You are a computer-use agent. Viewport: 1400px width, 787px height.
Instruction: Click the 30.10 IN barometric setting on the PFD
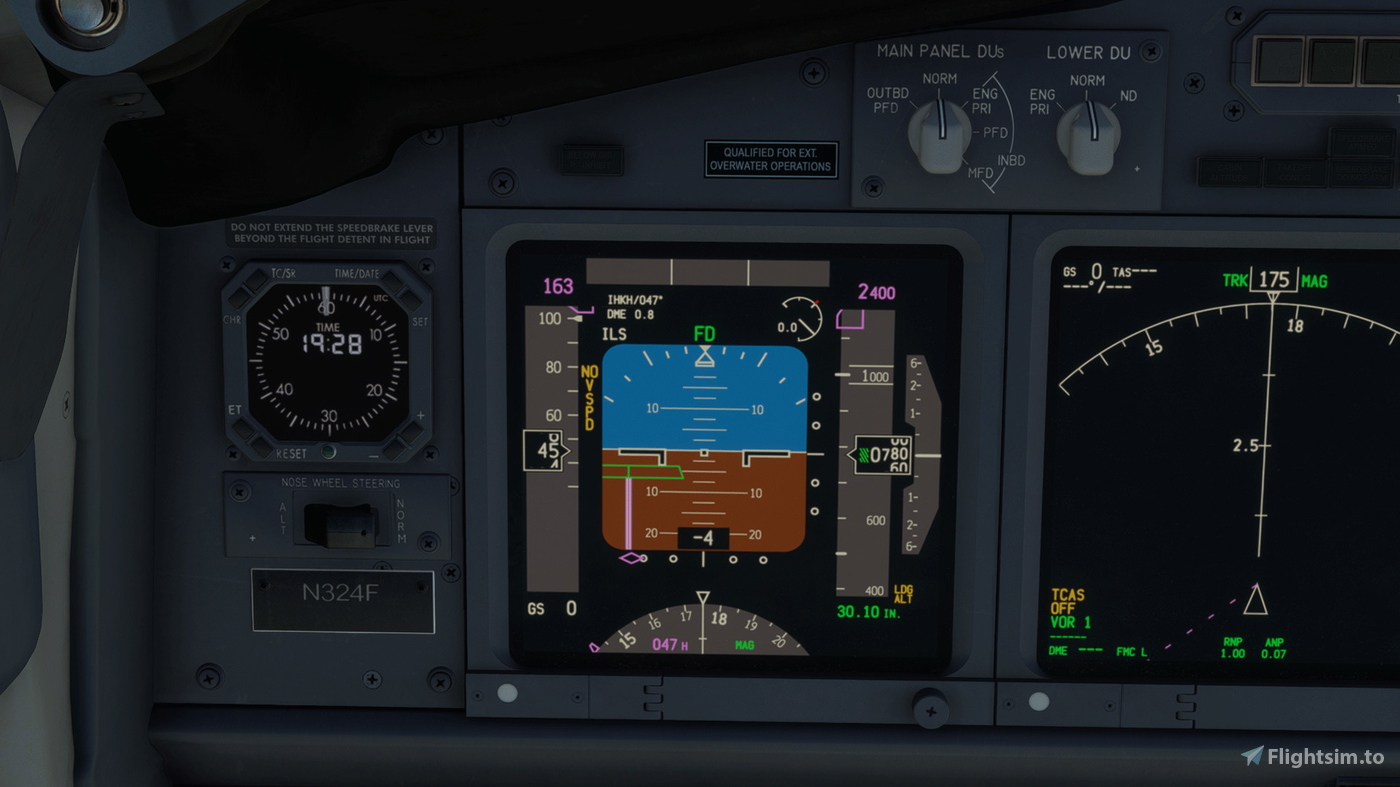pos(866,610)
